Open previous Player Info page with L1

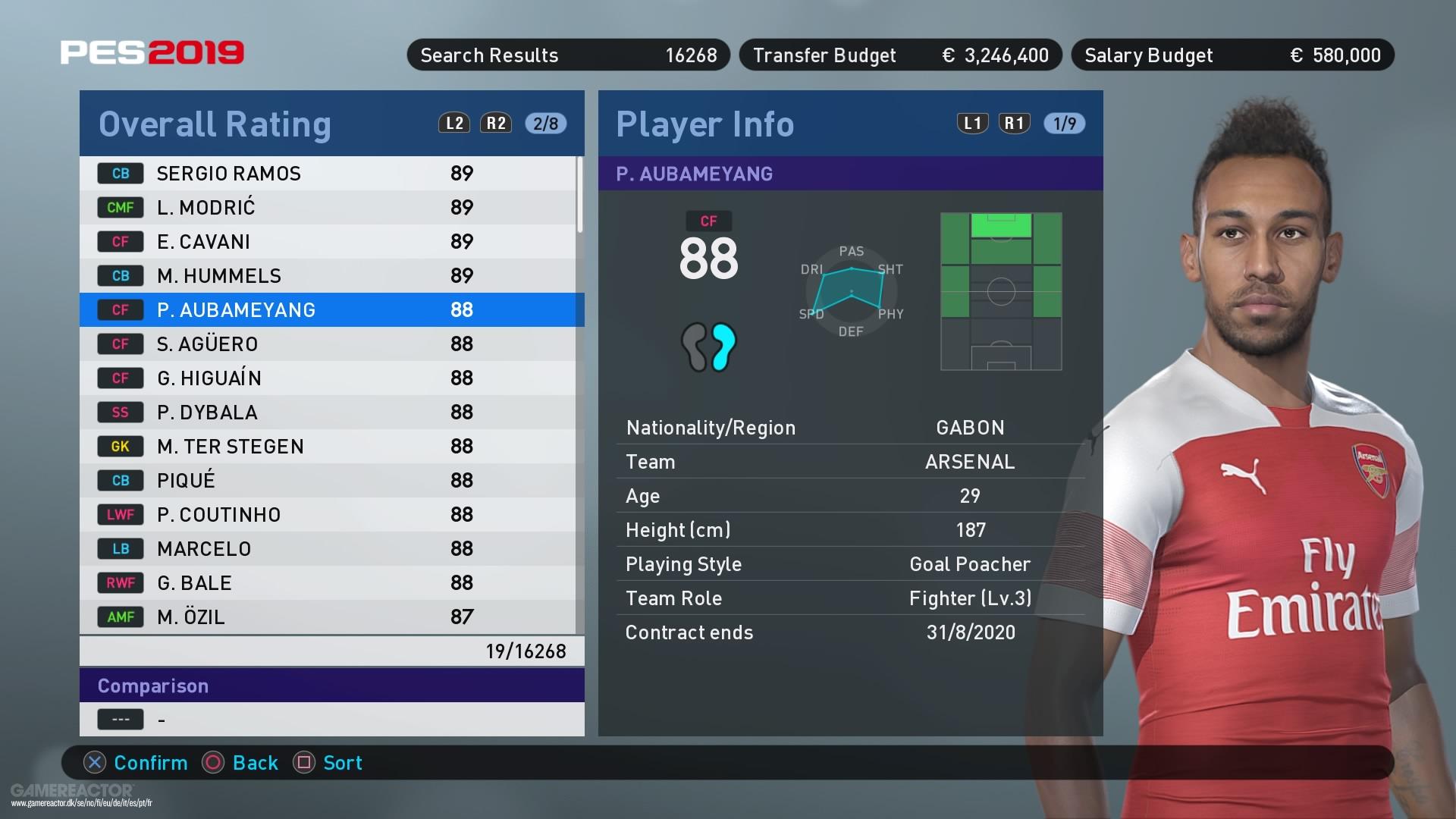[x=971, y=123]
